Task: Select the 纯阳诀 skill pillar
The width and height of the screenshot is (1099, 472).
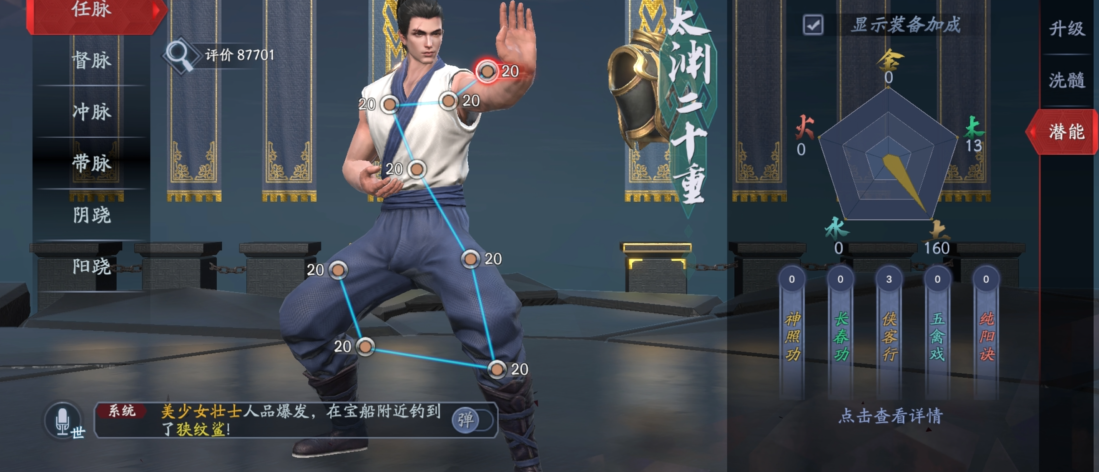Action: click(986, 333)
